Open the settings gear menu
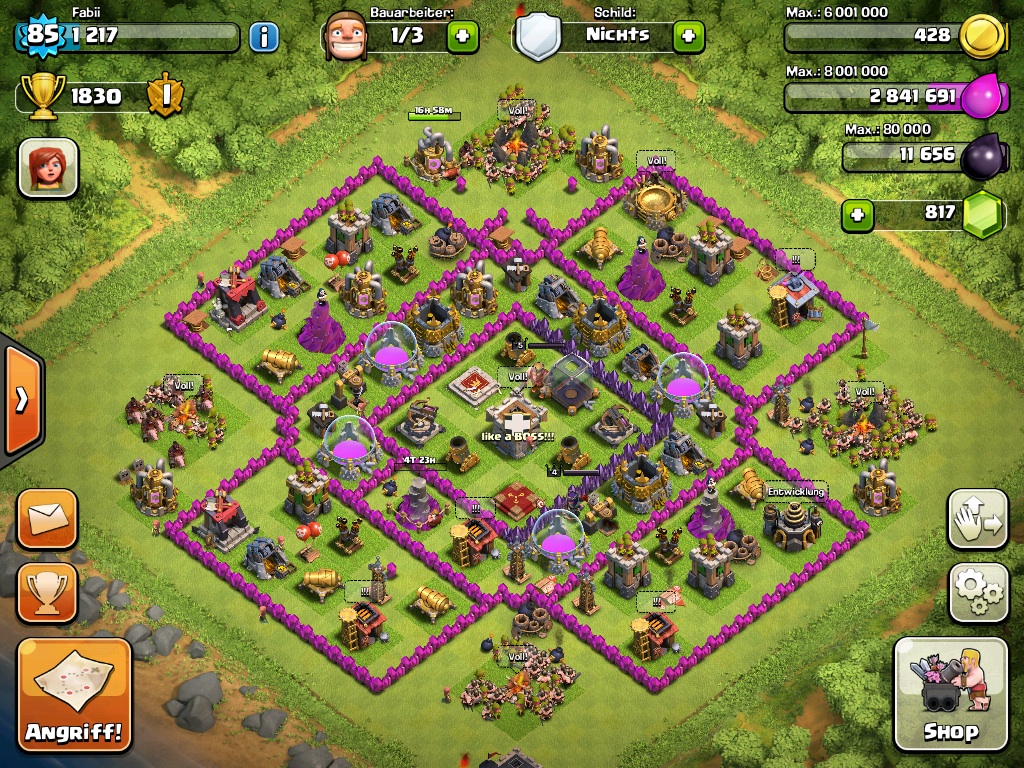 pos(977,591)
